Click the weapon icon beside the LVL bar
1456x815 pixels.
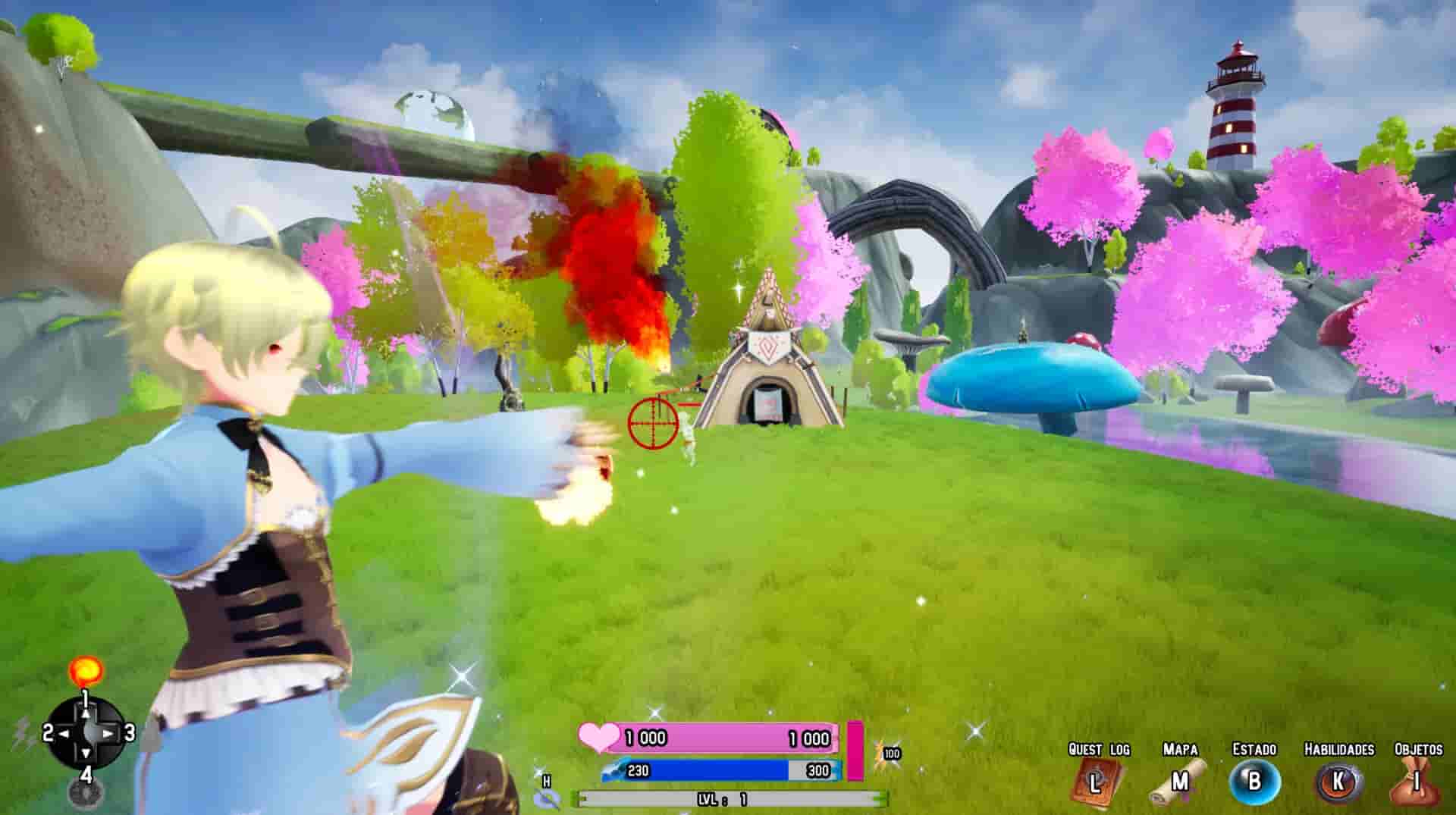tap(546, 800)
